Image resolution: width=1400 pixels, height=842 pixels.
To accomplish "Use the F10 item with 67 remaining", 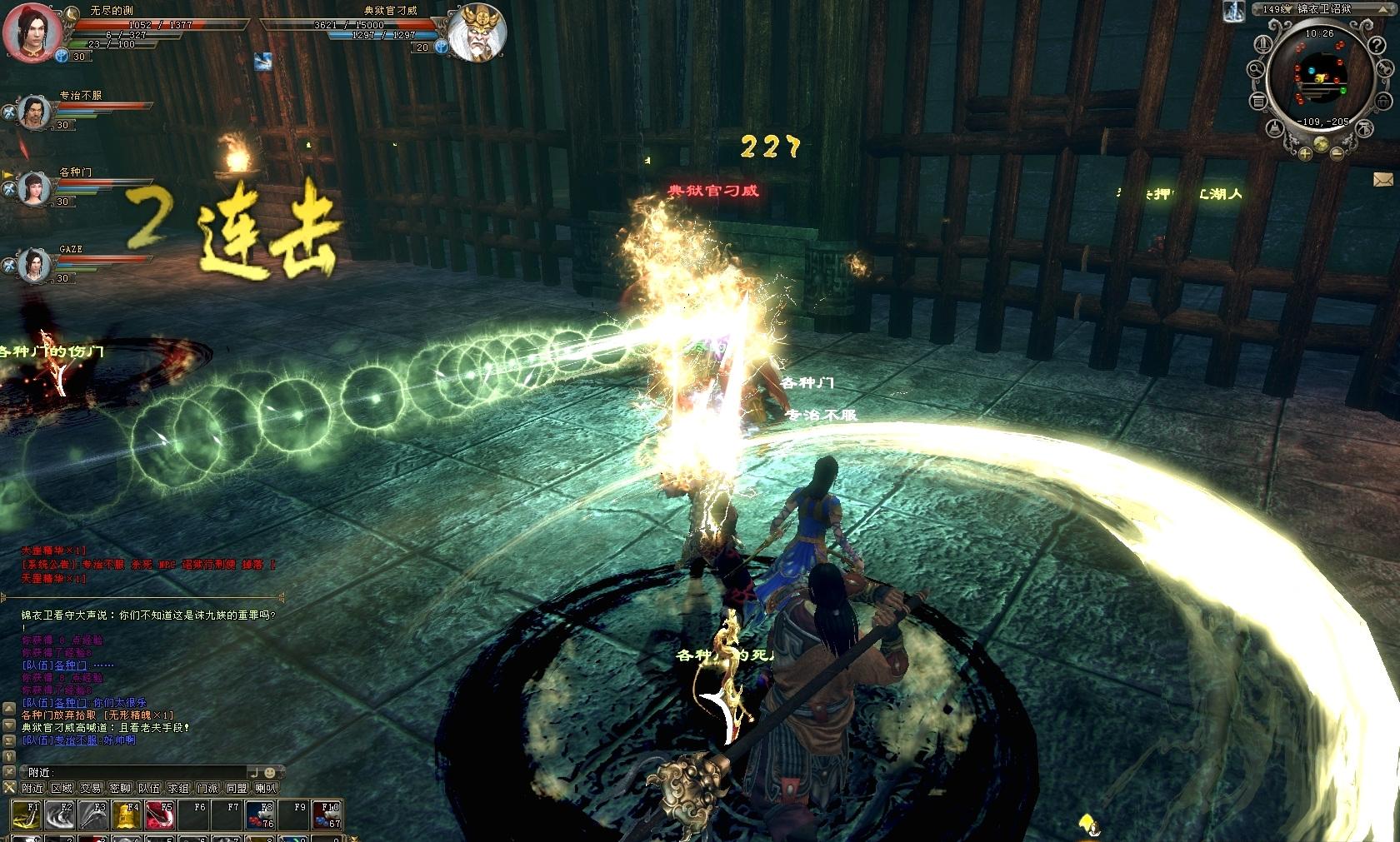I will 326,815.
